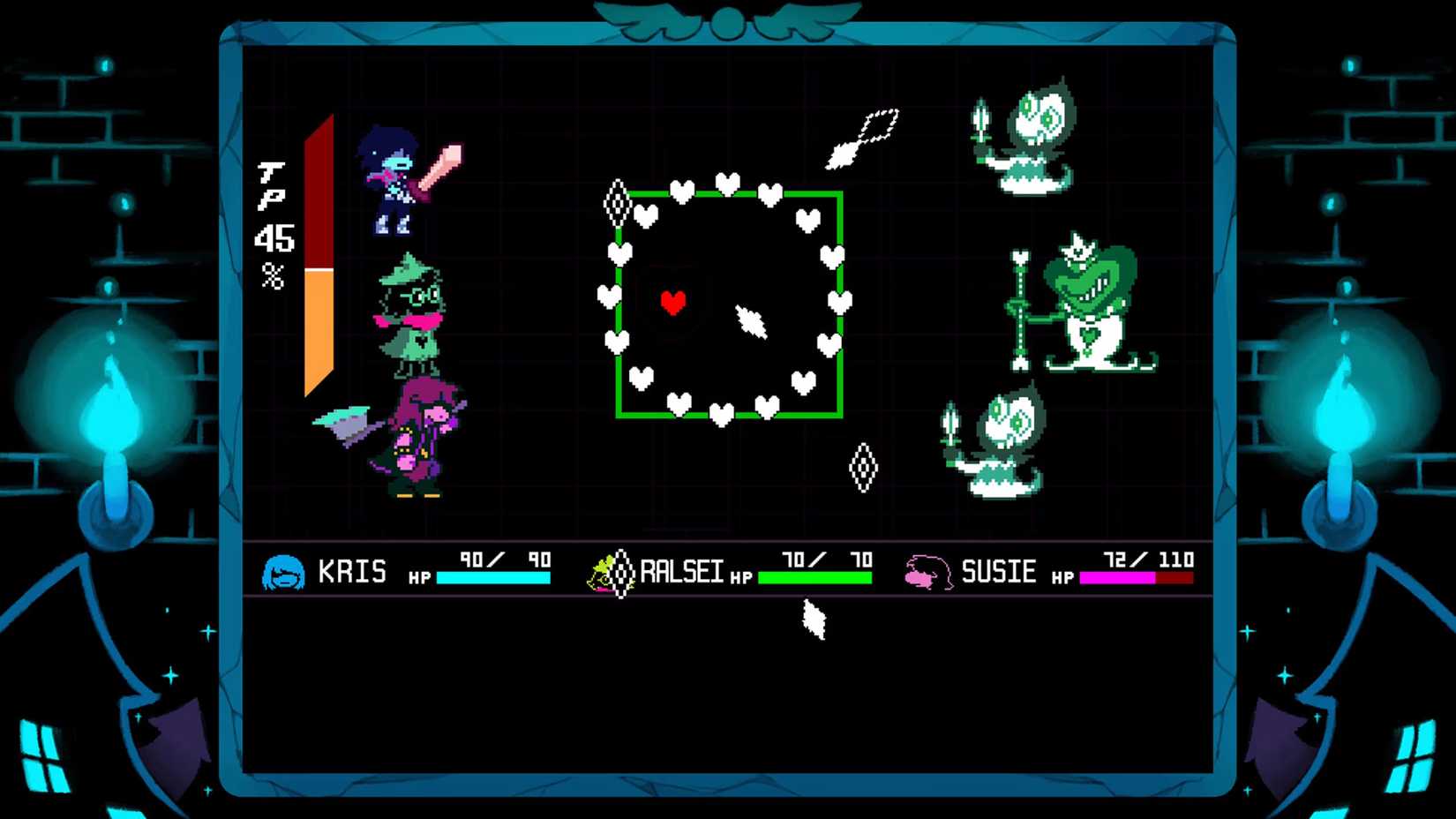Screen dimensions: 1456x819
Task: Click the RALSEI name label
Action: point(679,572)
